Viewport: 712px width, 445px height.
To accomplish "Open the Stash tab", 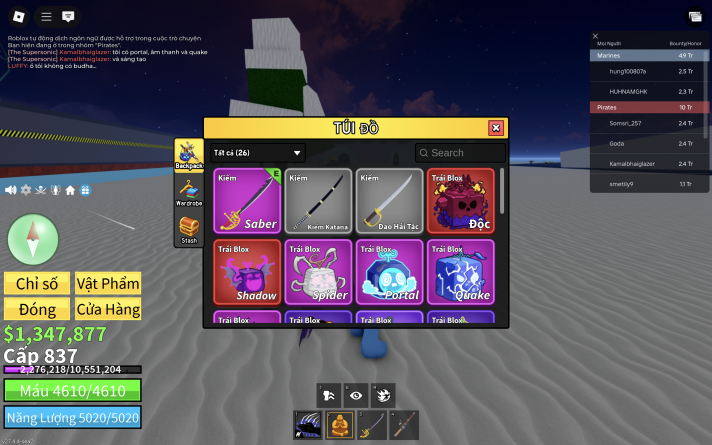I will pyautogui.click(x=188, y=230).
